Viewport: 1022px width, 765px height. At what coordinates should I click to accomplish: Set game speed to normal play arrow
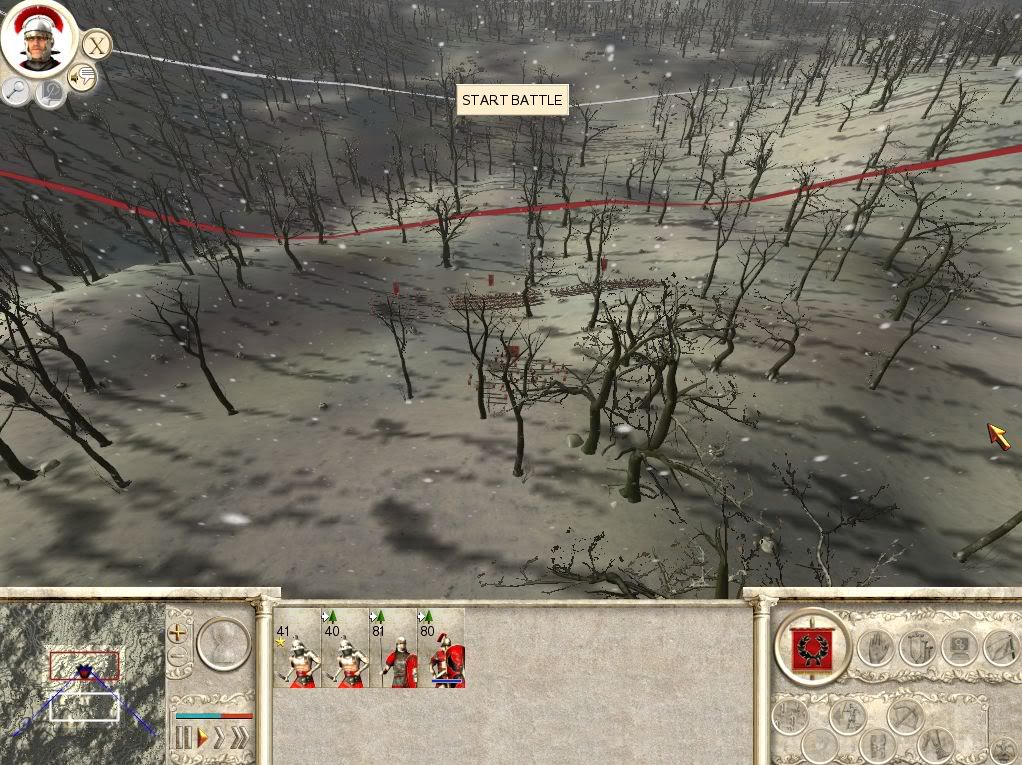(201, 739)
